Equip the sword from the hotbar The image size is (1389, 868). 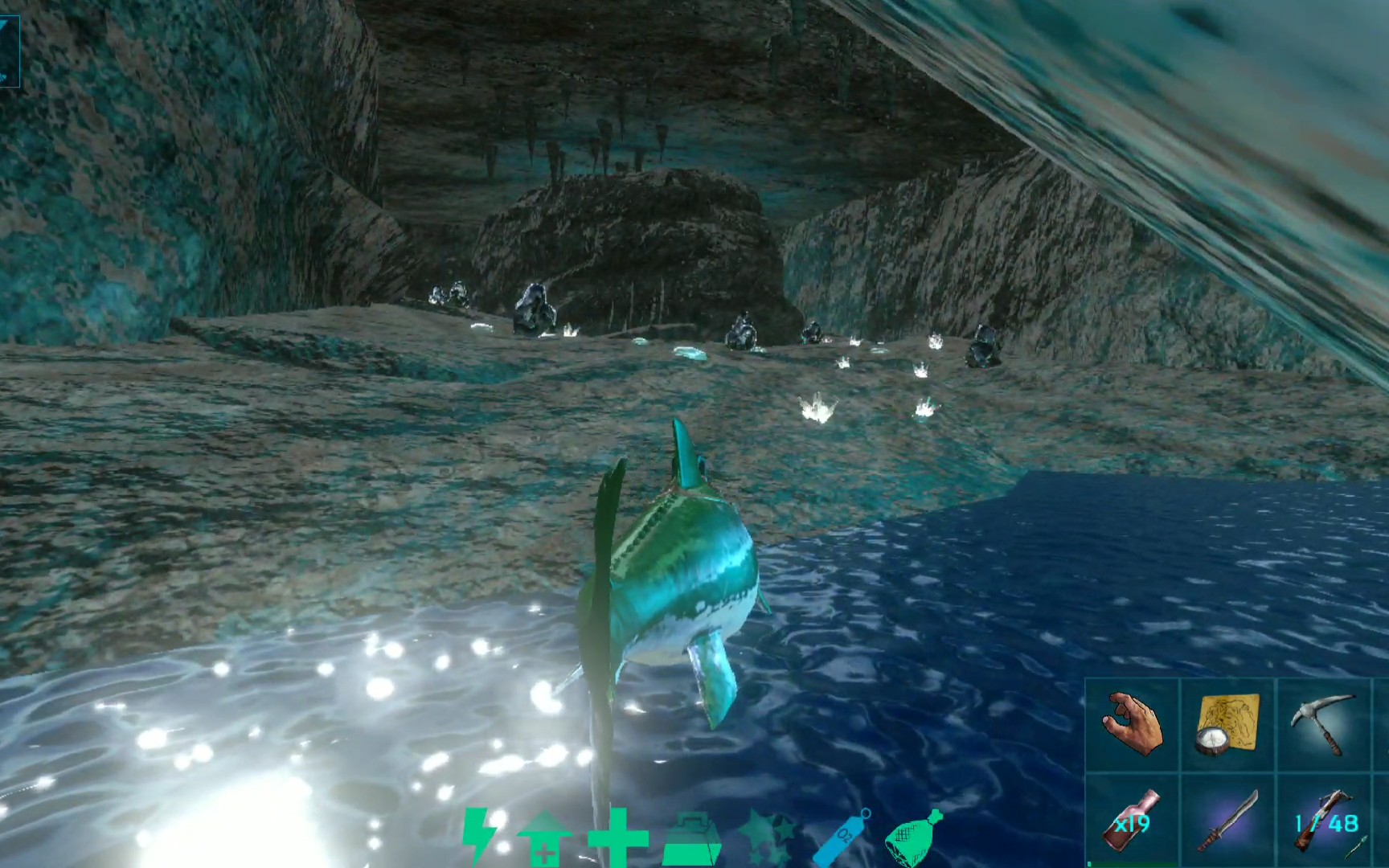[1227, 821]
